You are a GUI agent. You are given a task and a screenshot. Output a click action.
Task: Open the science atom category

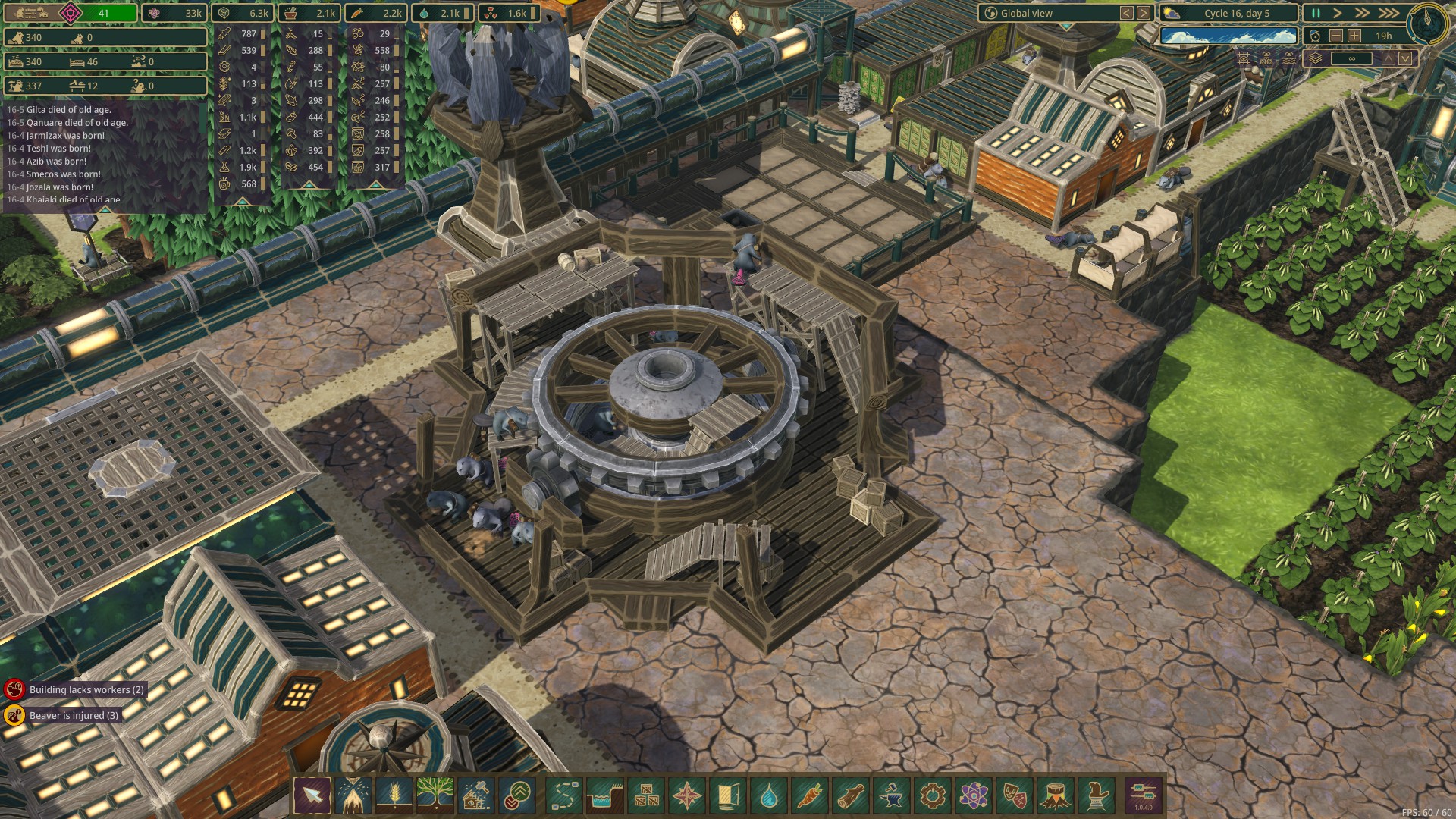click(x=973, y=796)
